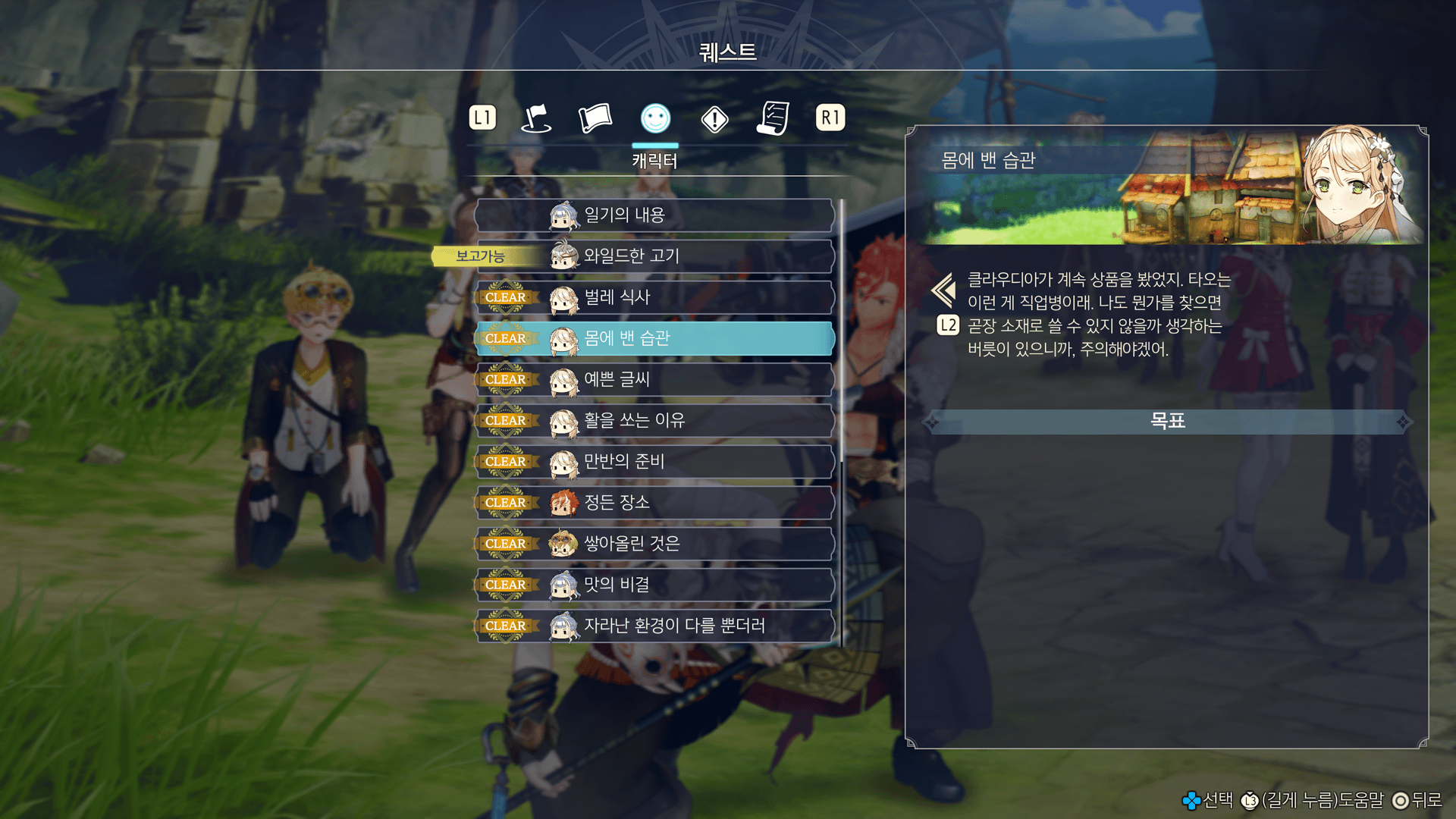
Task: Open the flag quest category tab
Action: point(536,118)
